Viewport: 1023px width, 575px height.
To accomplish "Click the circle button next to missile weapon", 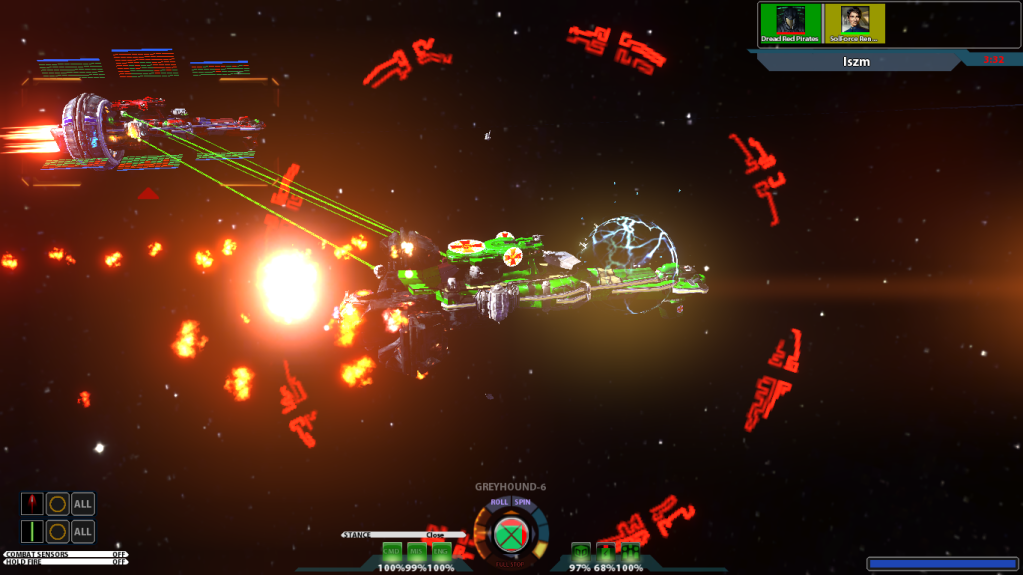I will [x=58, y=504].
